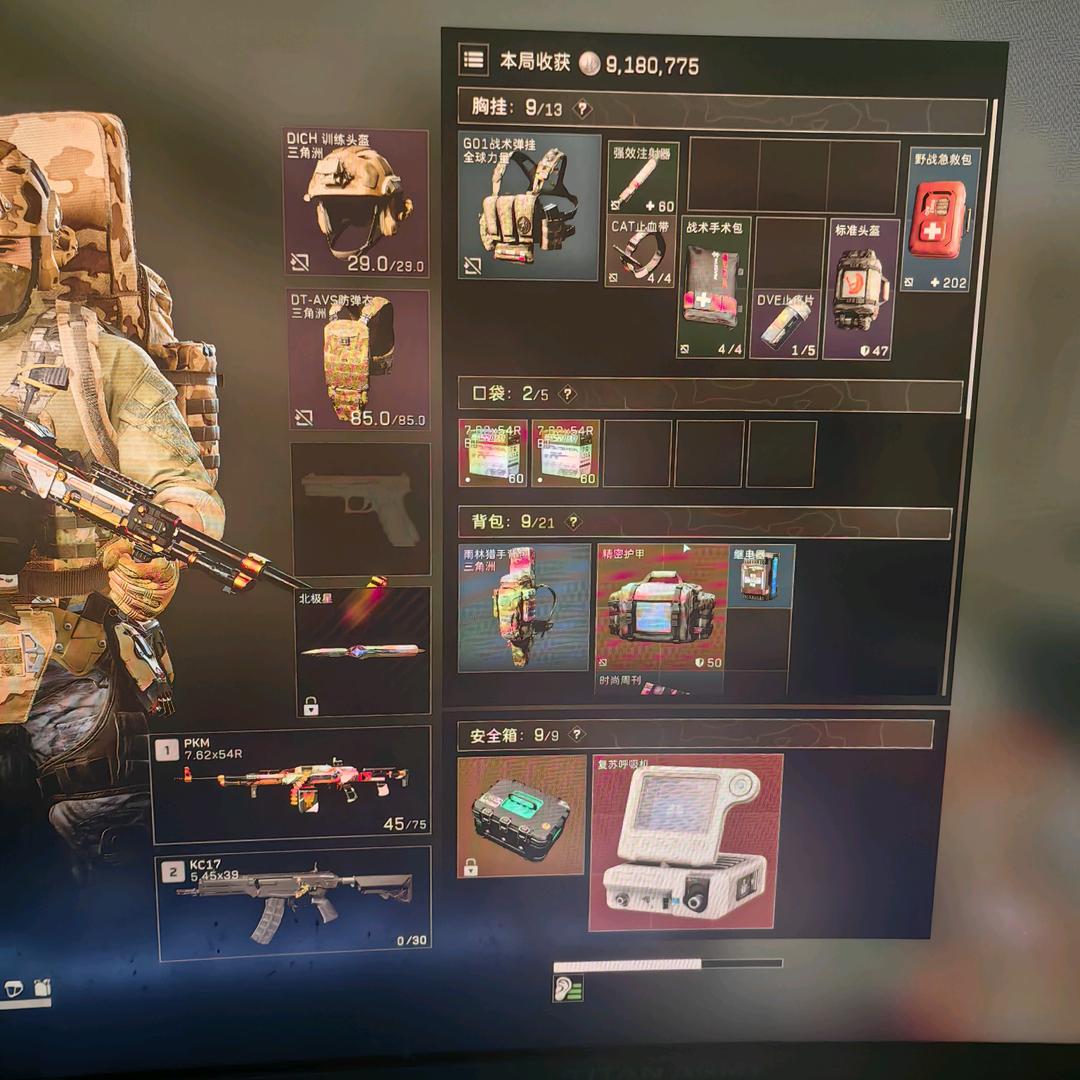Select the DT-AVS body armor slot
This screenshot has height=1080, width=1080.
358,359
